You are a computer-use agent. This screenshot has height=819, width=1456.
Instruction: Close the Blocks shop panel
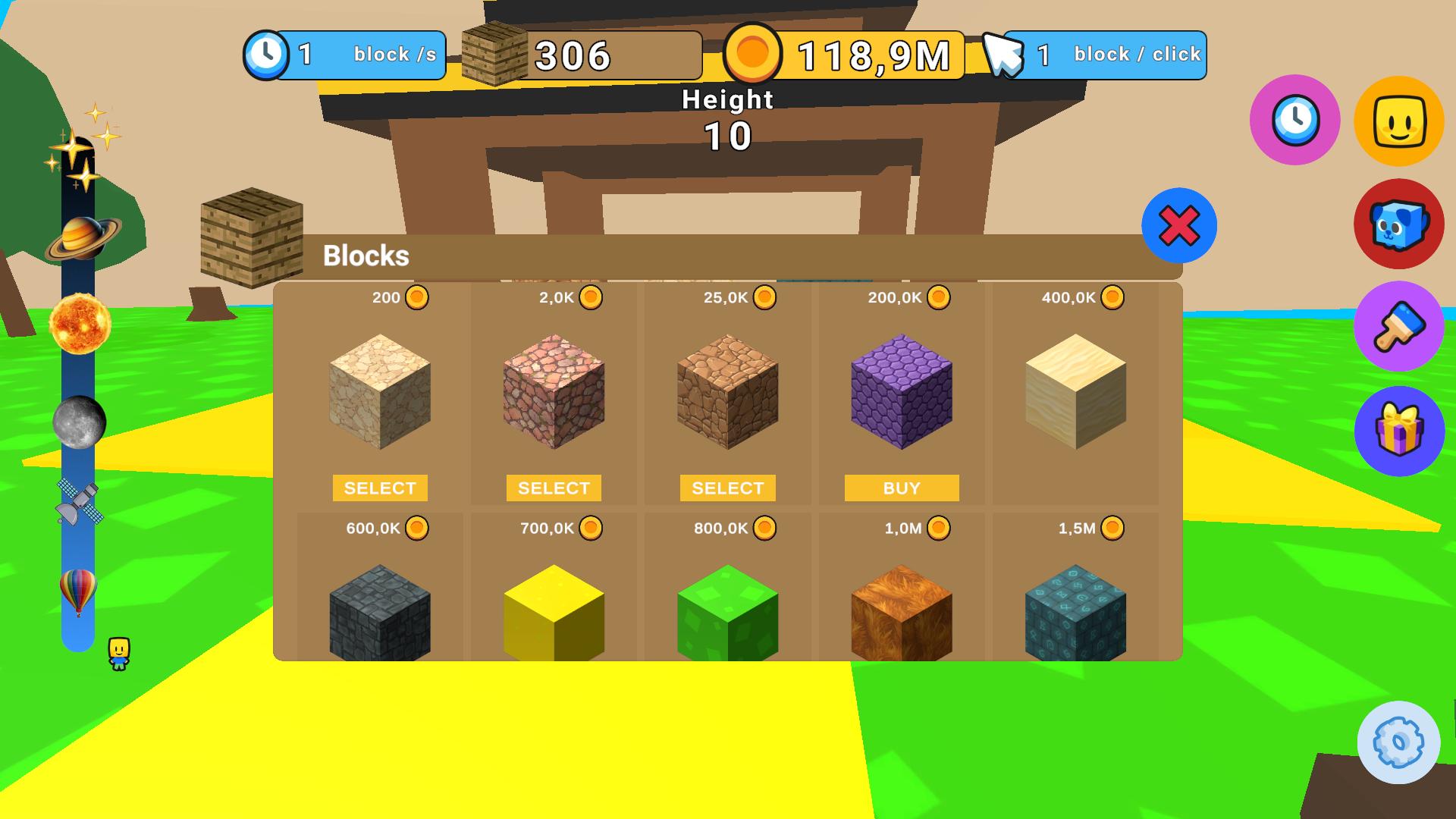coord(1180,225)
